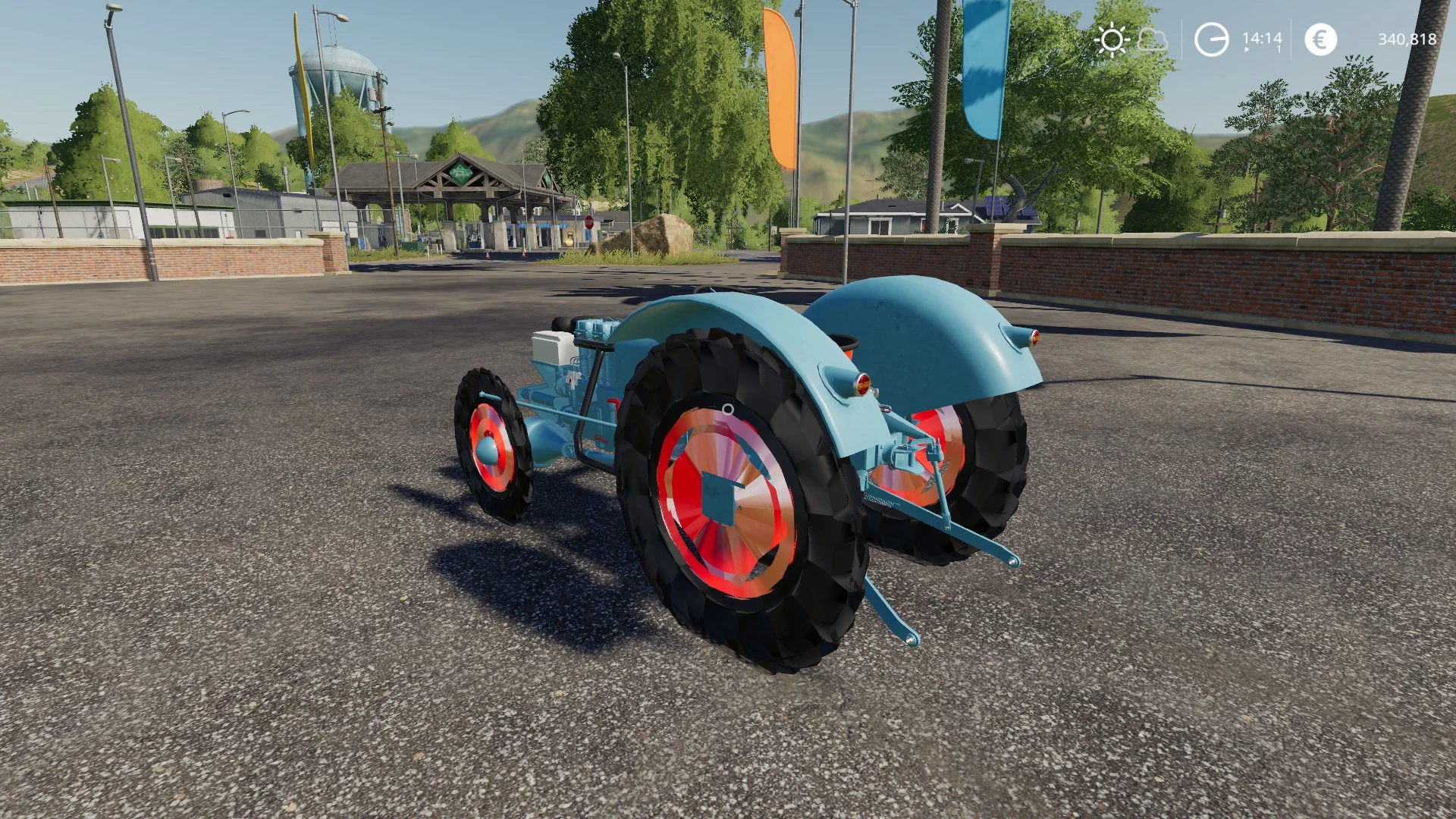The image size is (1456, 819).
Task: Select the cloud forecast icon
Action: coord(1153,39)
